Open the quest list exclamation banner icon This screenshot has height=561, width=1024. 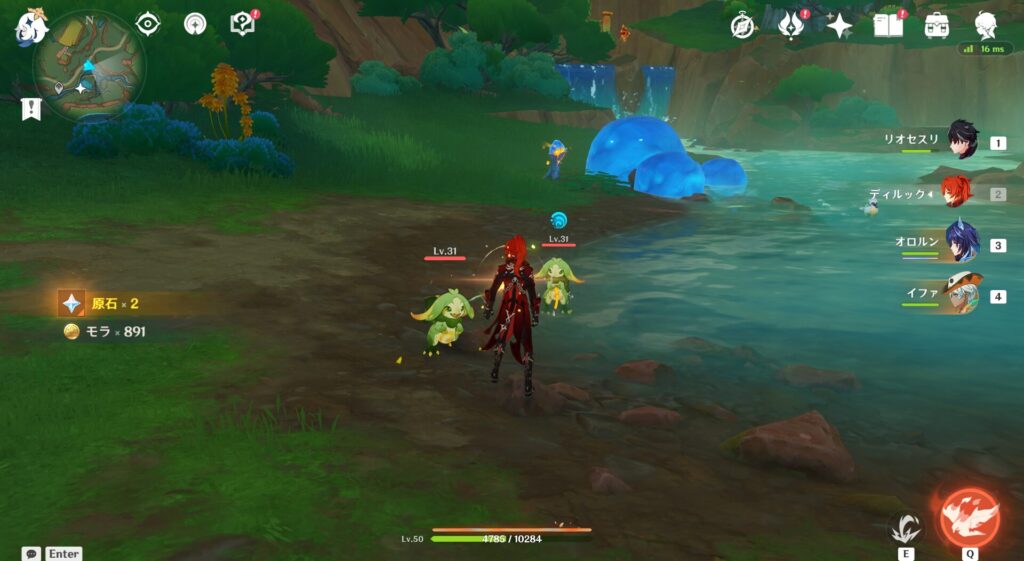tap(31, 109)
